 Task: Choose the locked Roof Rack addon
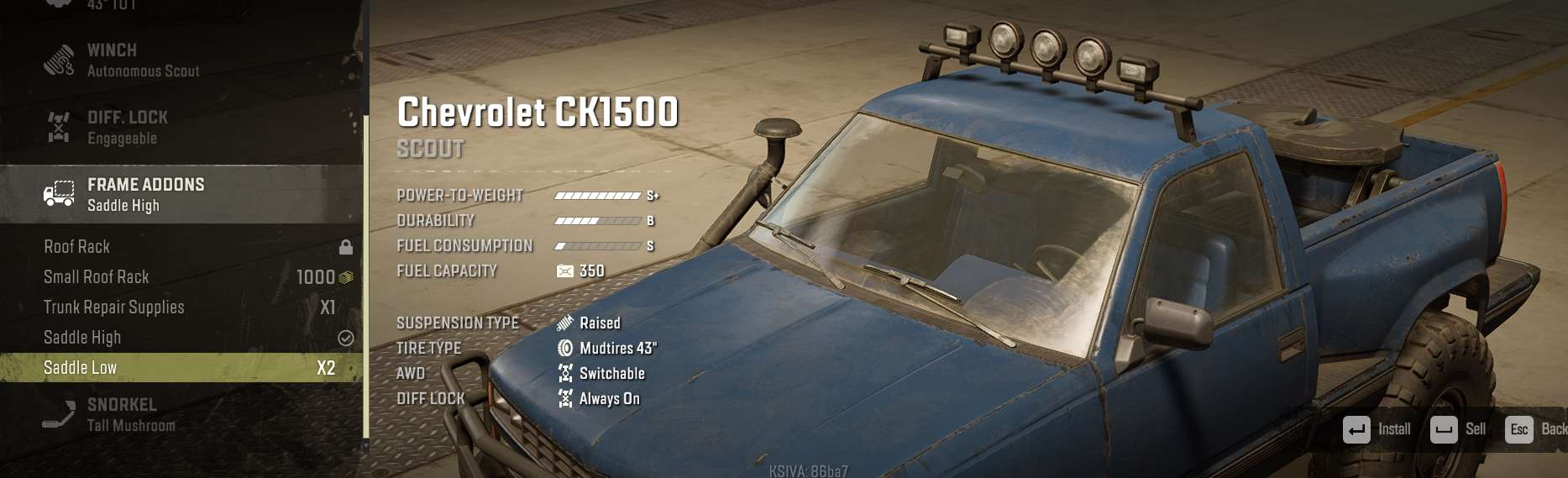77,247
